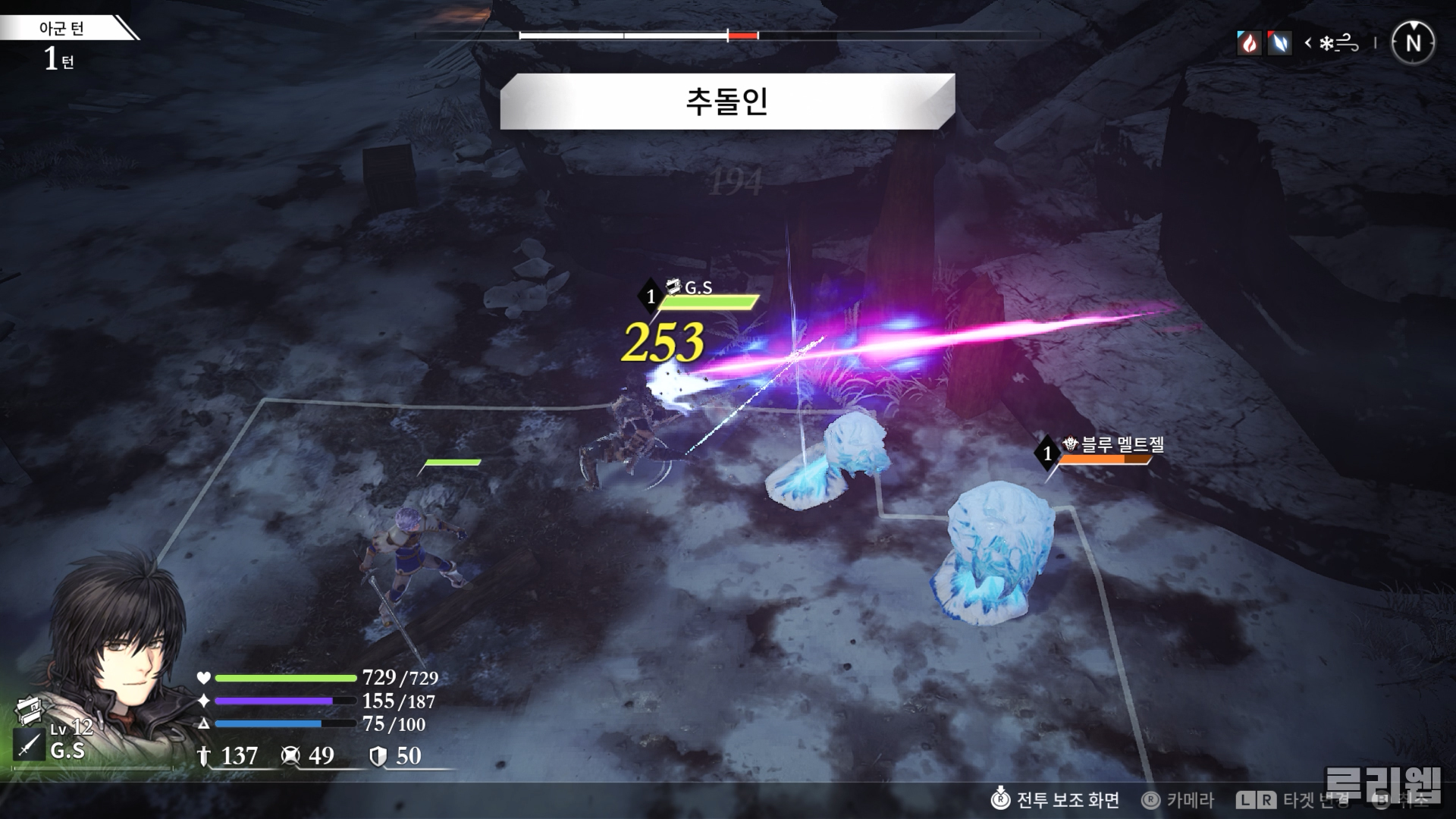The image size is (1456, 819).
Task: Select the sword weapon icon beside G.S
Action: (x=28, y=745)
